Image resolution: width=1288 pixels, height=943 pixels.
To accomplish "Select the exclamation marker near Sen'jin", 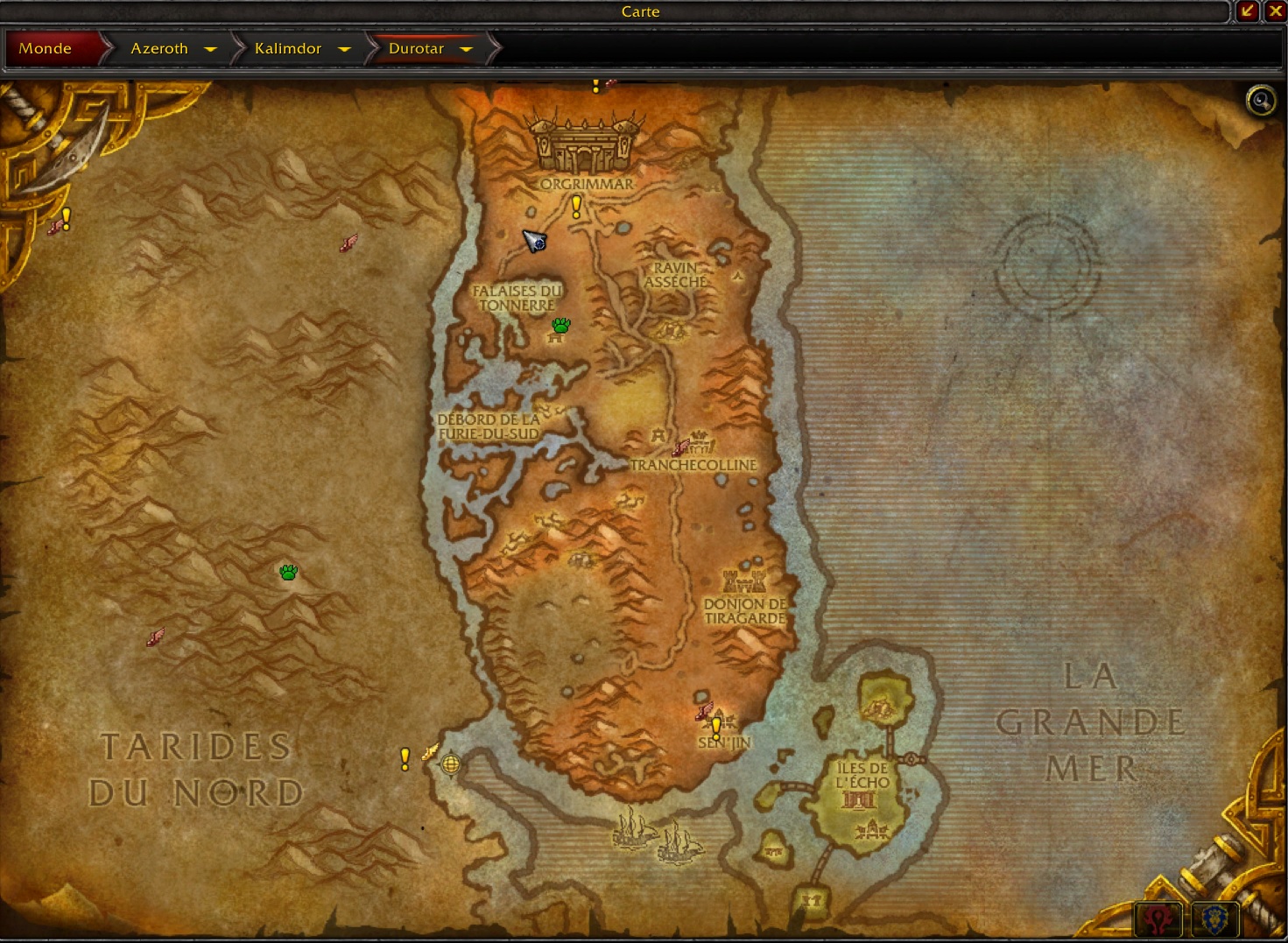I will point(715,728).
